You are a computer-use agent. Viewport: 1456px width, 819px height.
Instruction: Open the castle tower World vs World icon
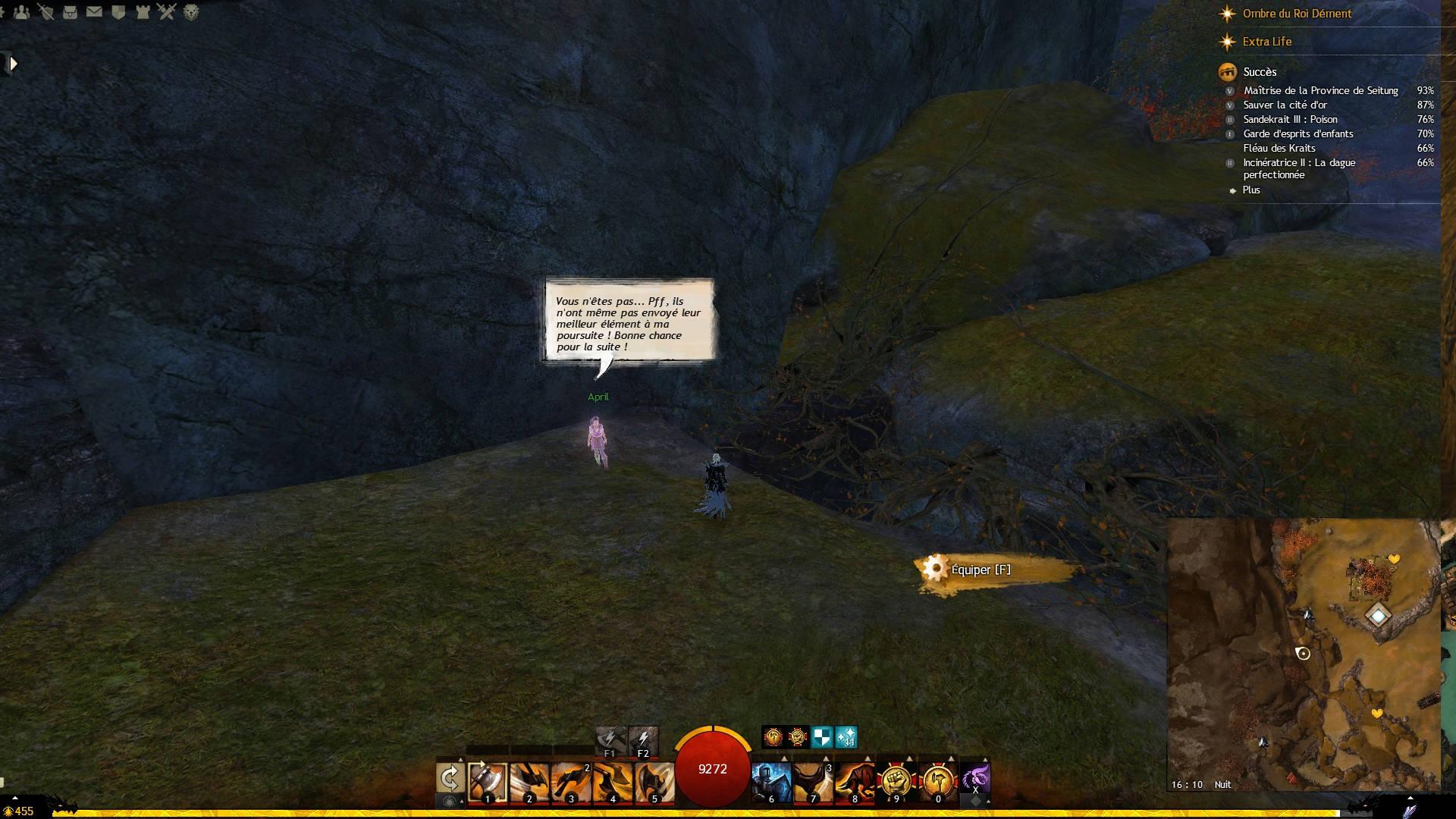tap(143, 11)
